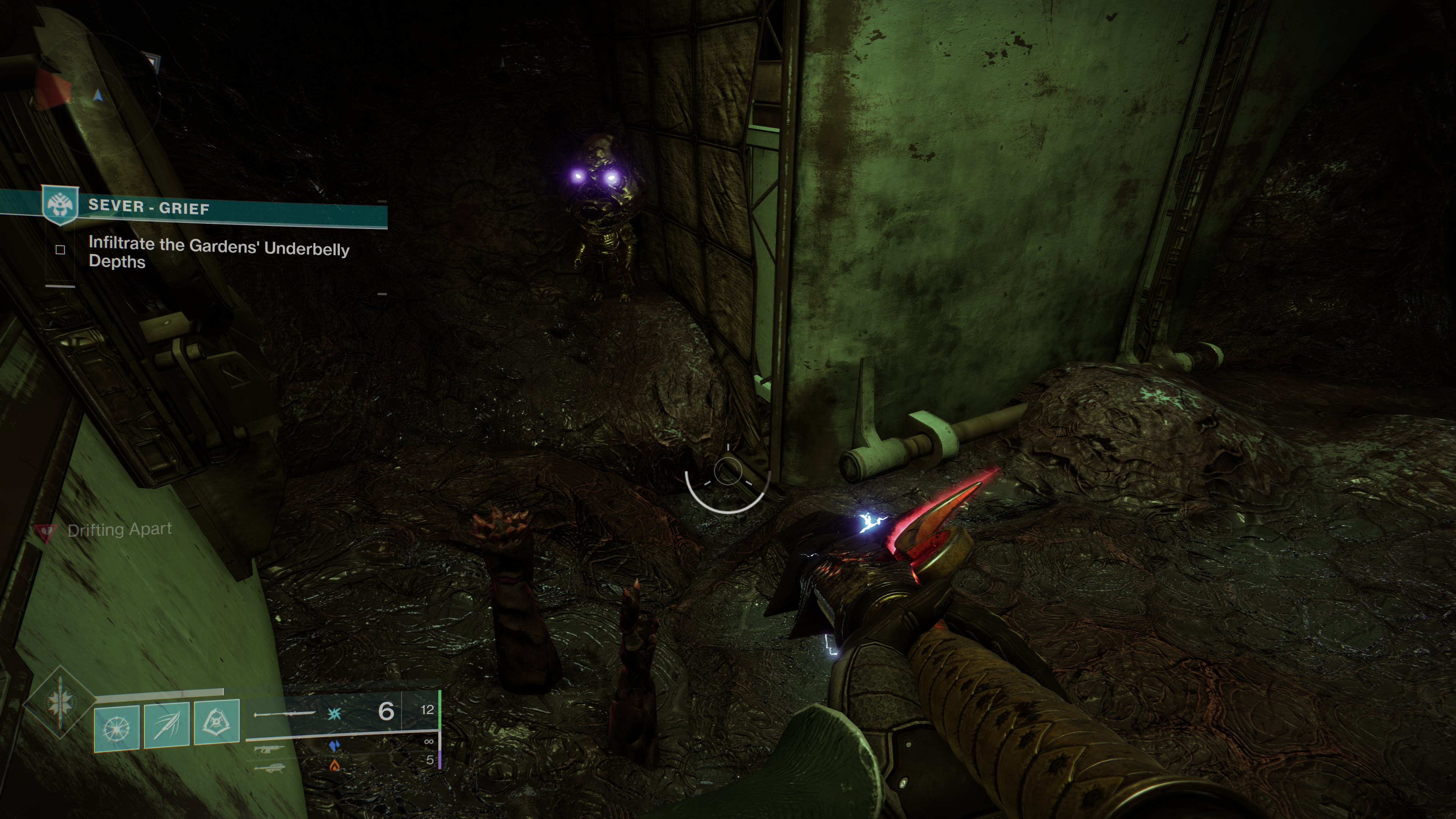Trigger the hooded class ability icon
Screen dimensions: 1456x819
pos(217,722)
